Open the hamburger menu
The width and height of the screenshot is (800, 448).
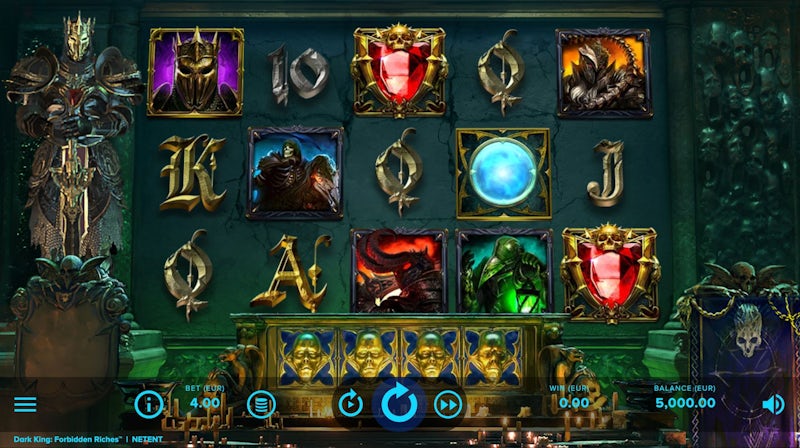click(x=25, y=404)
